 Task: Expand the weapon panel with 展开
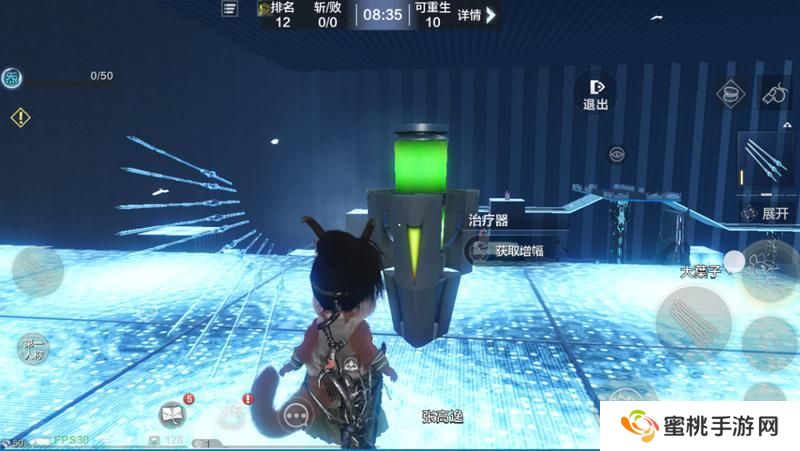click(x=766, y=213)
